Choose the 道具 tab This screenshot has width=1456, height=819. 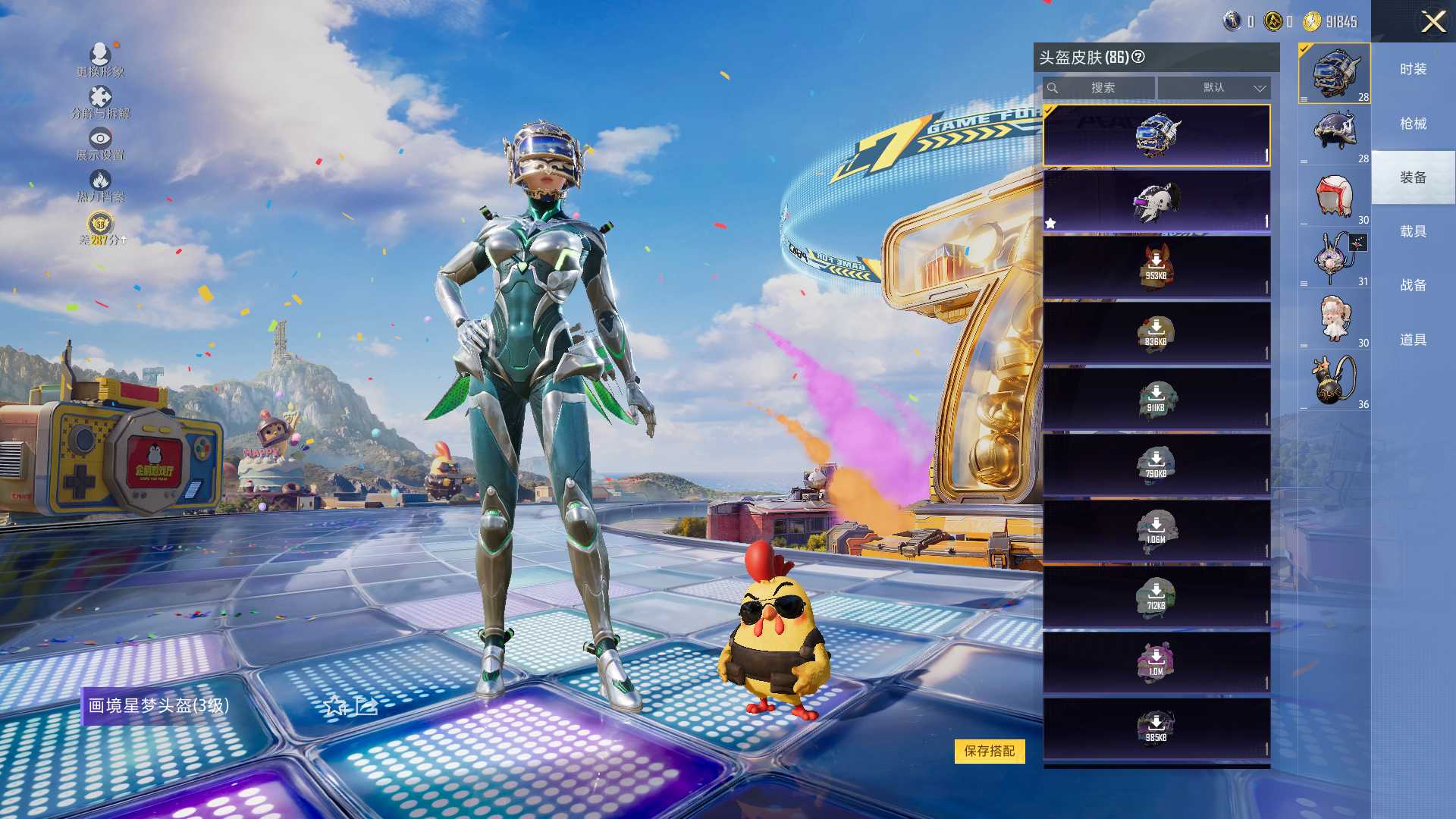point(1413,340)
